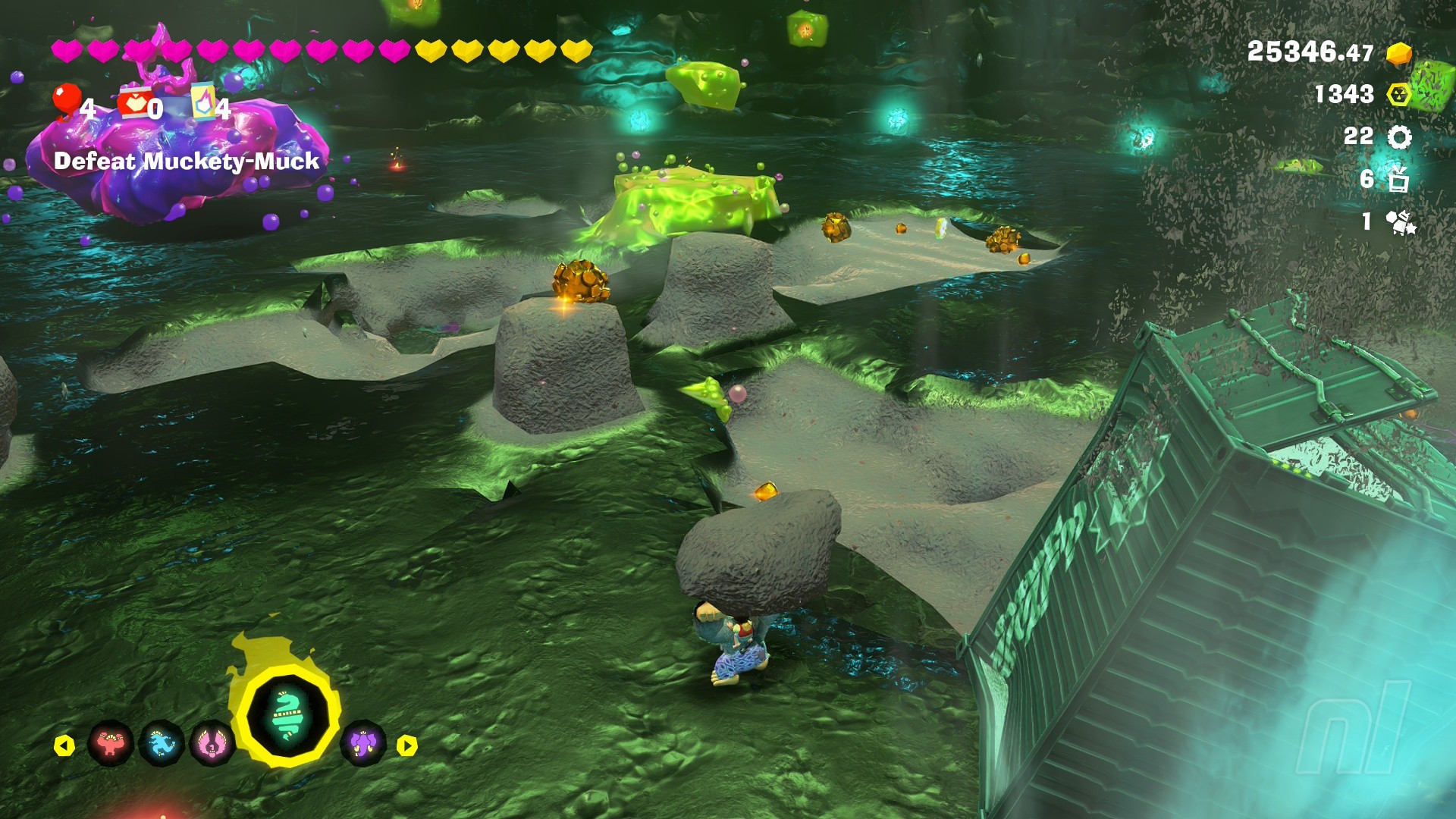Pick the purple Elephant Bananza icon

pos(363,744)
